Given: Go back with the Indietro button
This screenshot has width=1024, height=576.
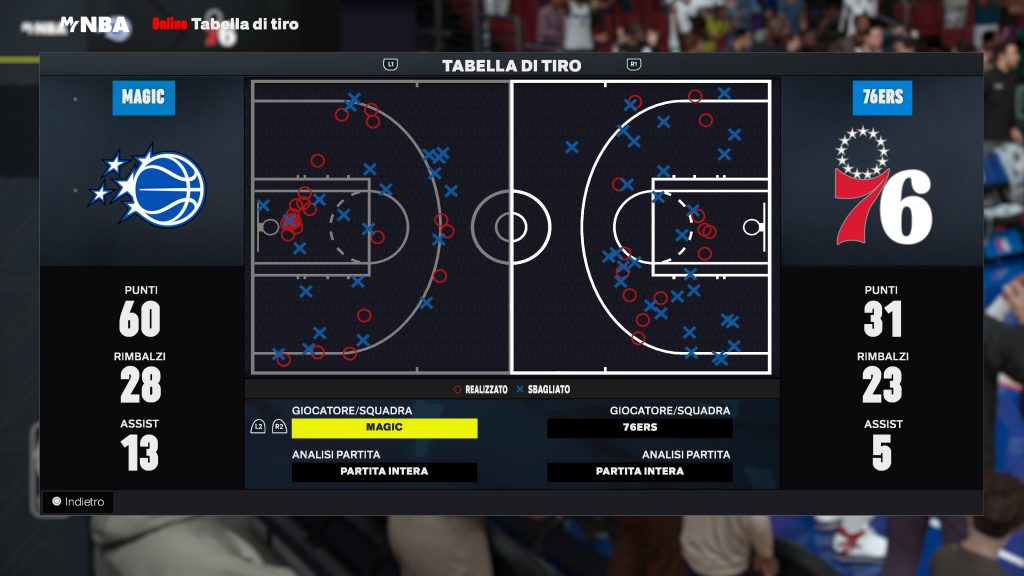Looking at the screenshot, I should 78,502.
